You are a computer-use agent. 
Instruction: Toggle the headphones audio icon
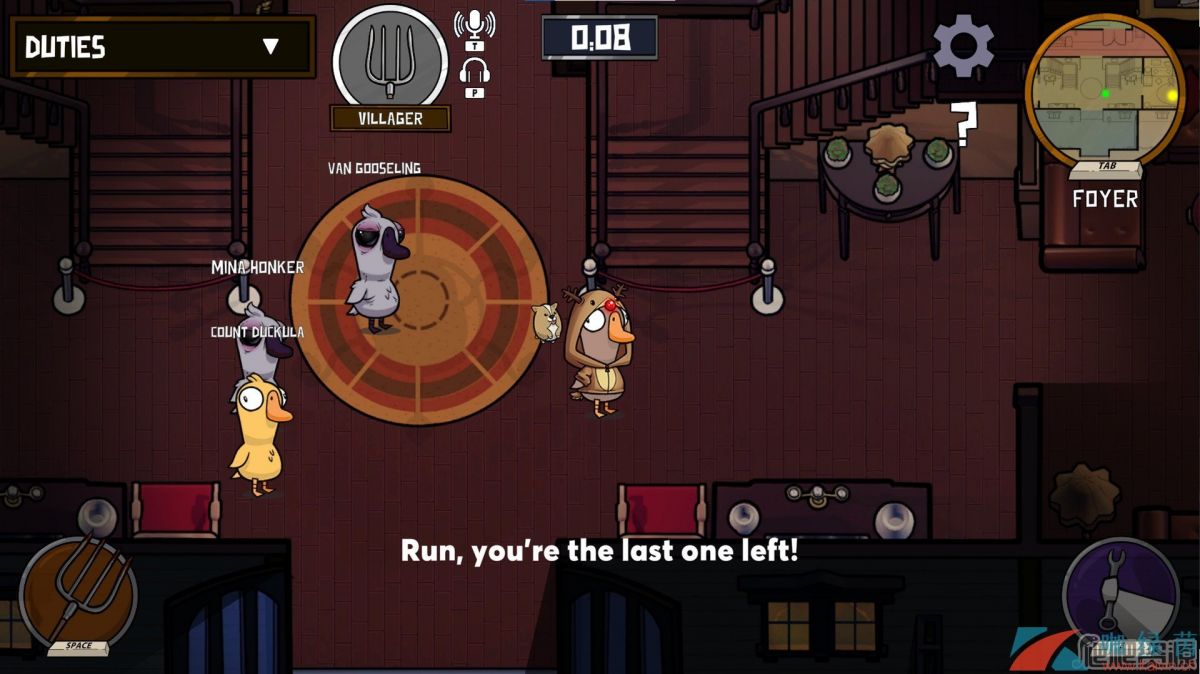pos(474,73)
